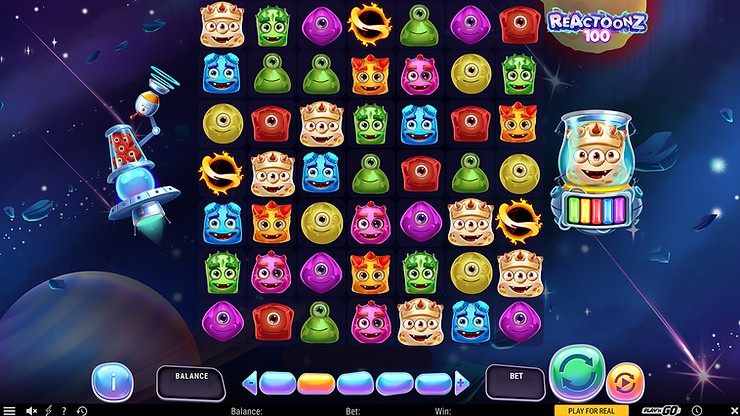Decrease the bet with the left arrow
The height and width of the screenshot is (416, 740).
(x=250, y=382)
